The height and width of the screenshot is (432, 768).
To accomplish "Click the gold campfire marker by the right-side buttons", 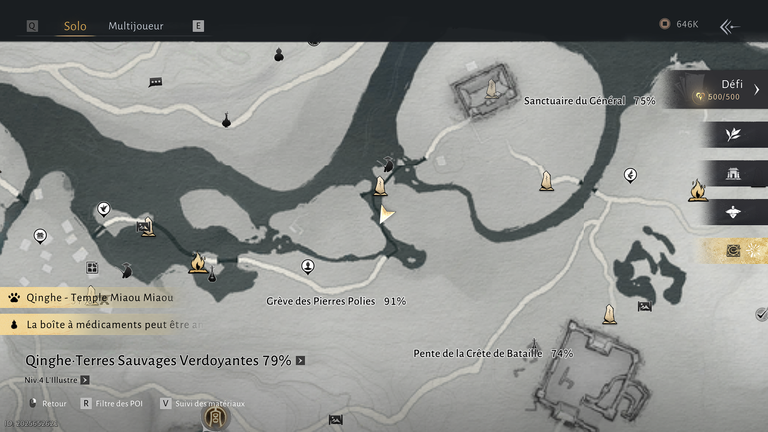I will click(x=697, y=190).
